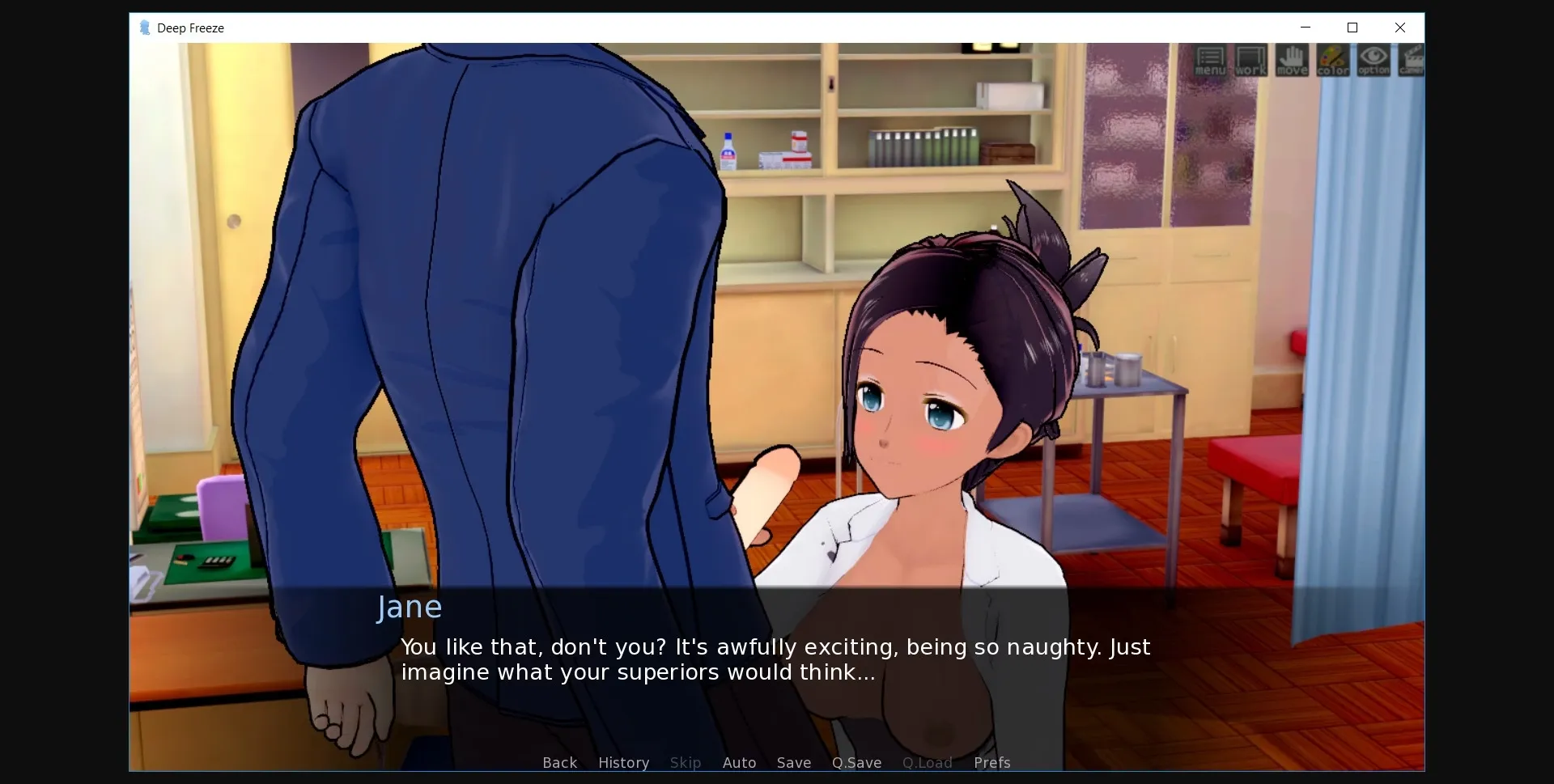Open the Prefs menu
The height and width of the screenshot is (784, 1554).
[991, 762]
